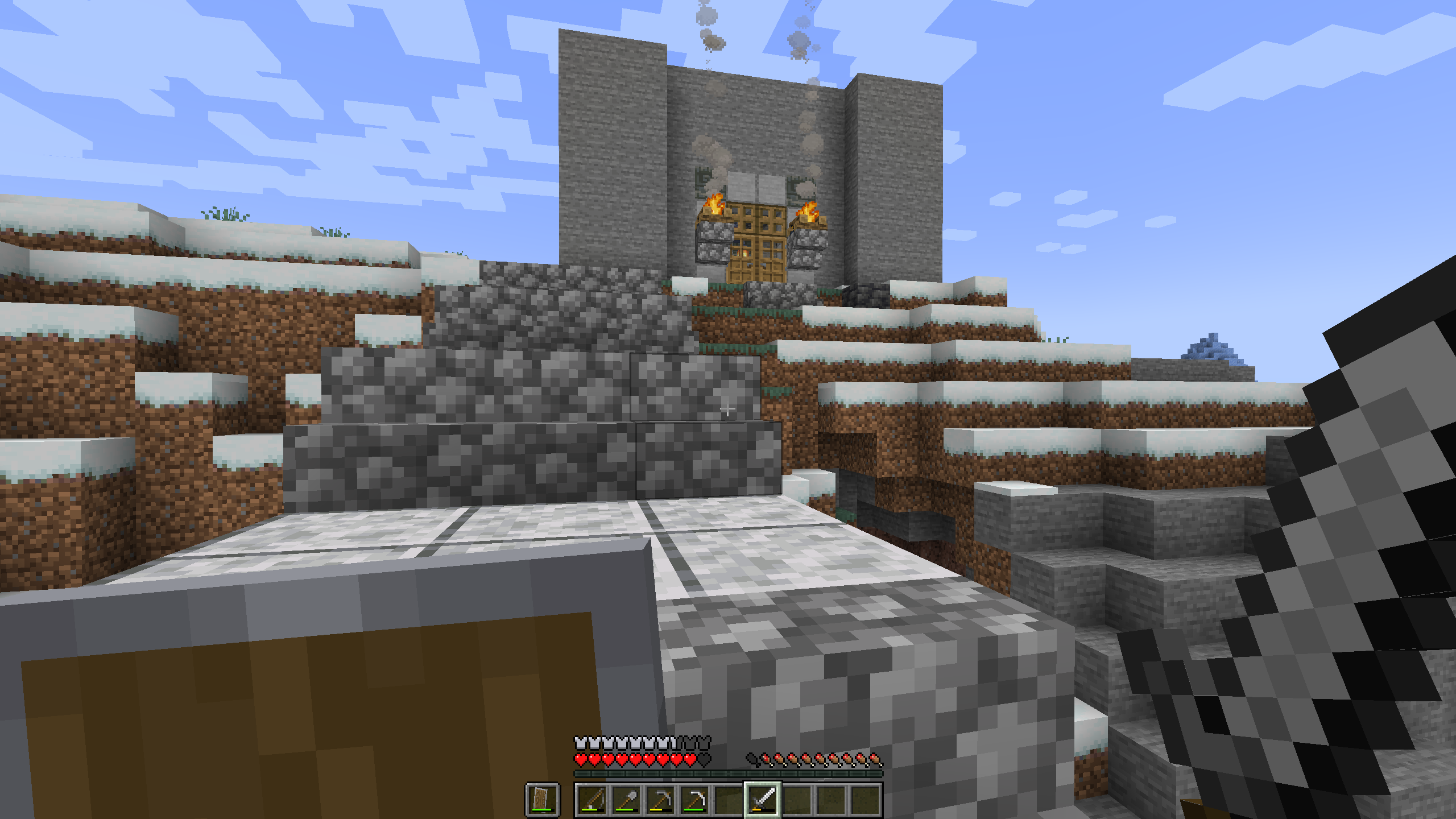The image size is (1456, 819).
Task: Click the green experience bar
Action: [x=728, y=775]
